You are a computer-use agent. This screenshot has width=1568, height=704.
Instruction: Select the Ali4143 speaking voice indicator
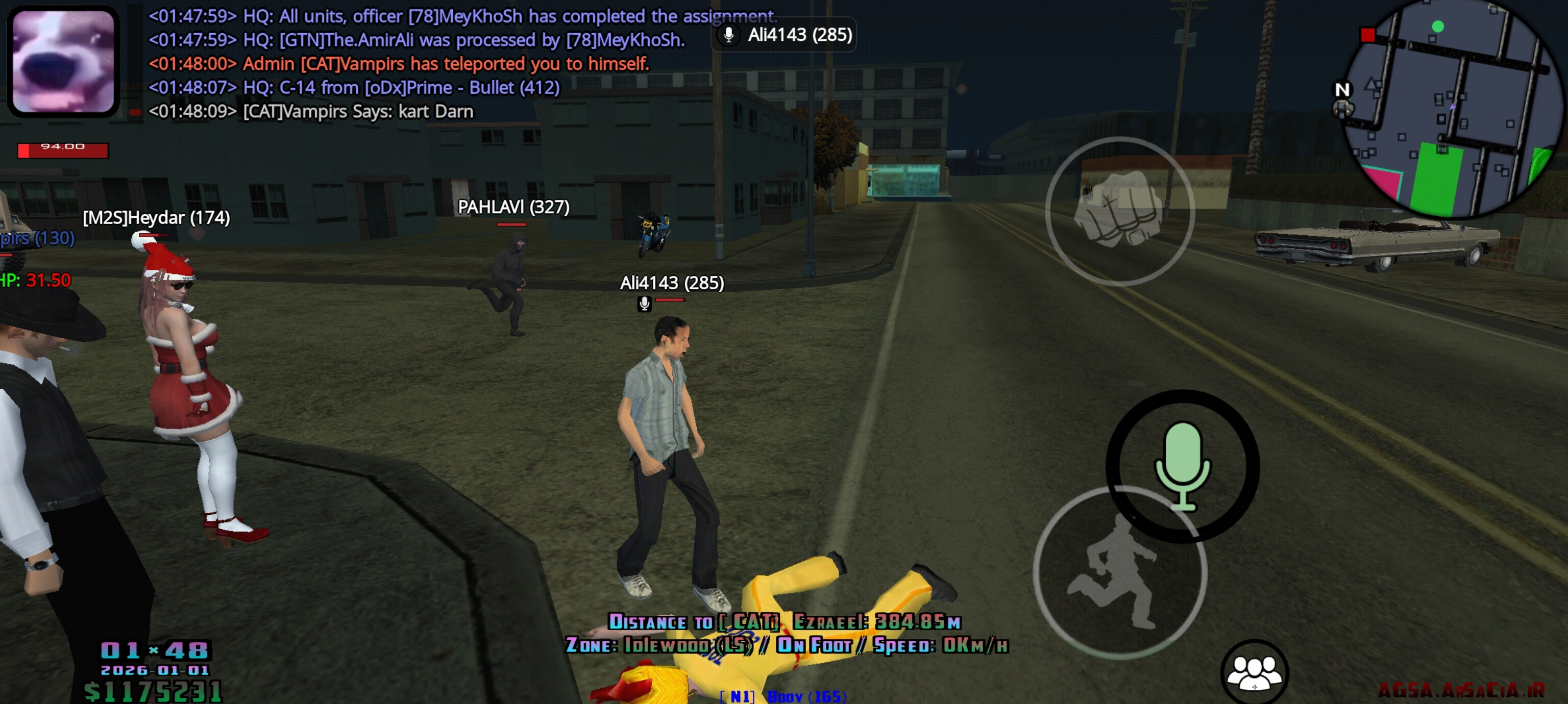click(784, 35)
